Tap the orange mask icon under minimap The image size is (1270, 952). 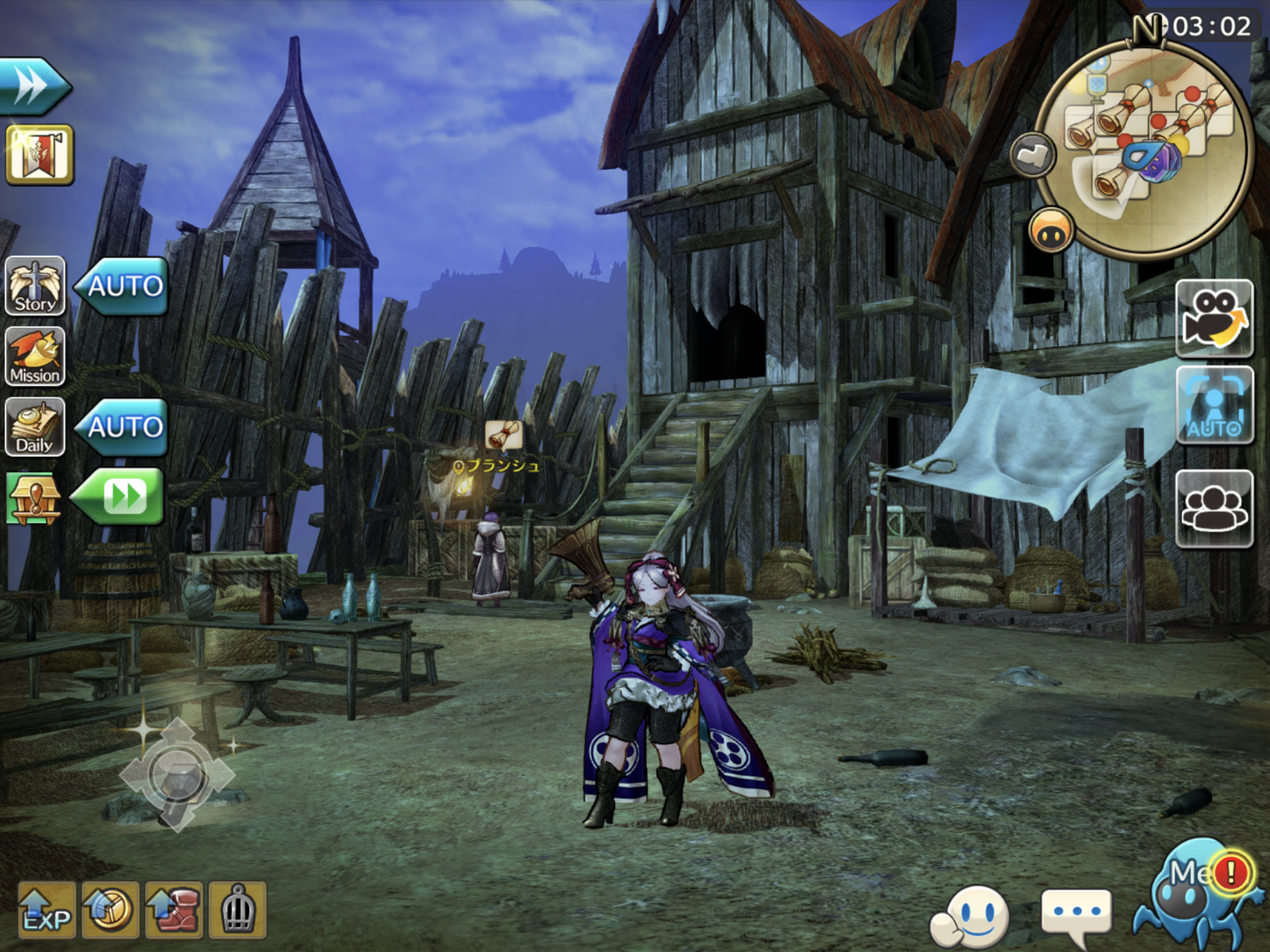1052,229
